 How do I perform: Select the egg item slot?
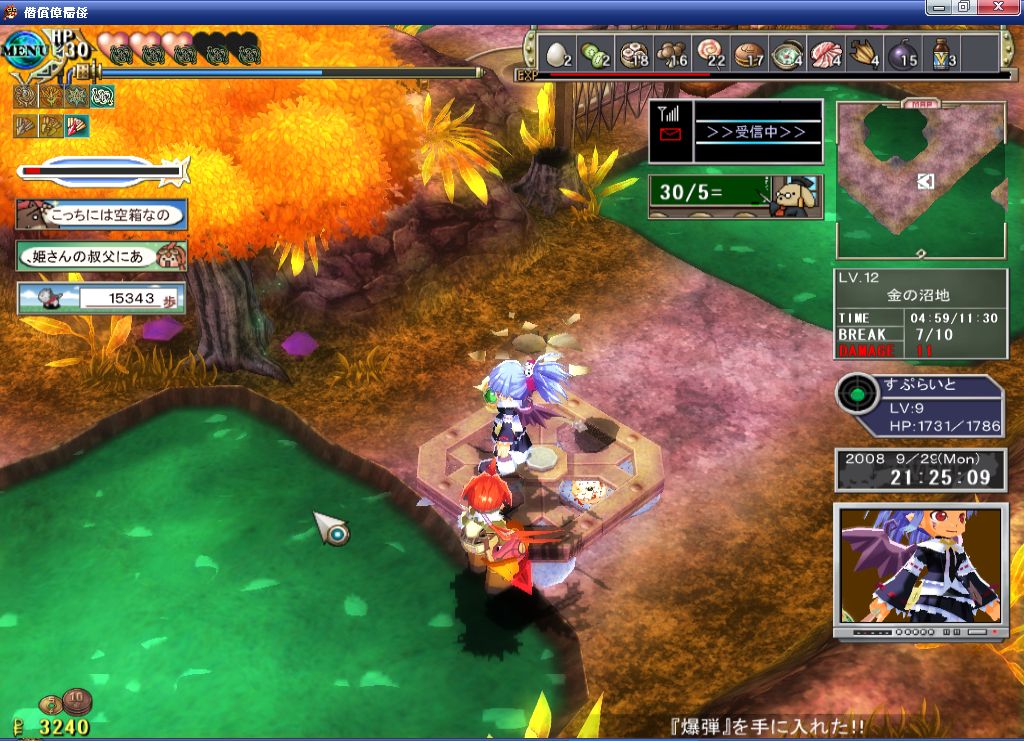click(x=559, y=53)
